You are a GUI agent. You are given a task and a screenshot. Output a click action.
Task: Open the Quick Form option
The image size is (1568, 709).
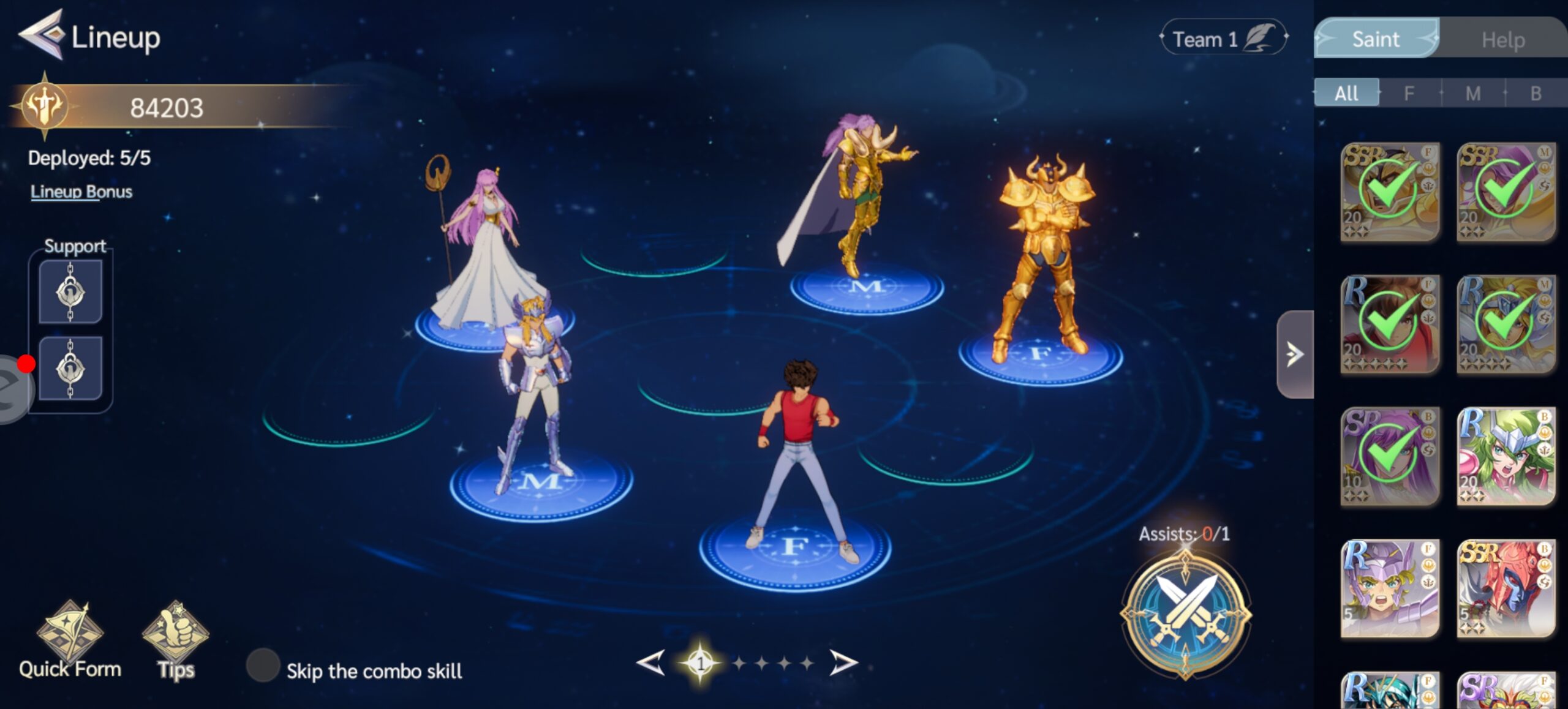69,640
